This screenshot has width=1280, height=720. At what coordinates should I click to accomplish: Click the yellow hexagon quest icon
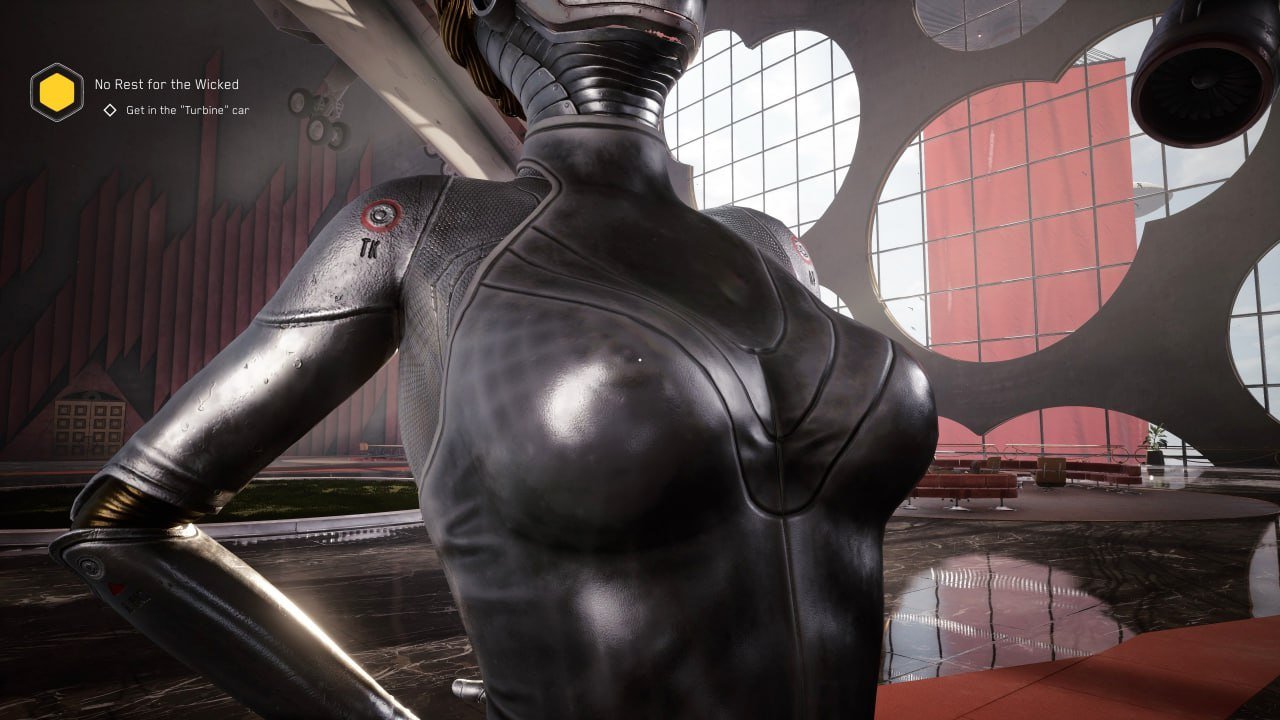pos(57,93)
